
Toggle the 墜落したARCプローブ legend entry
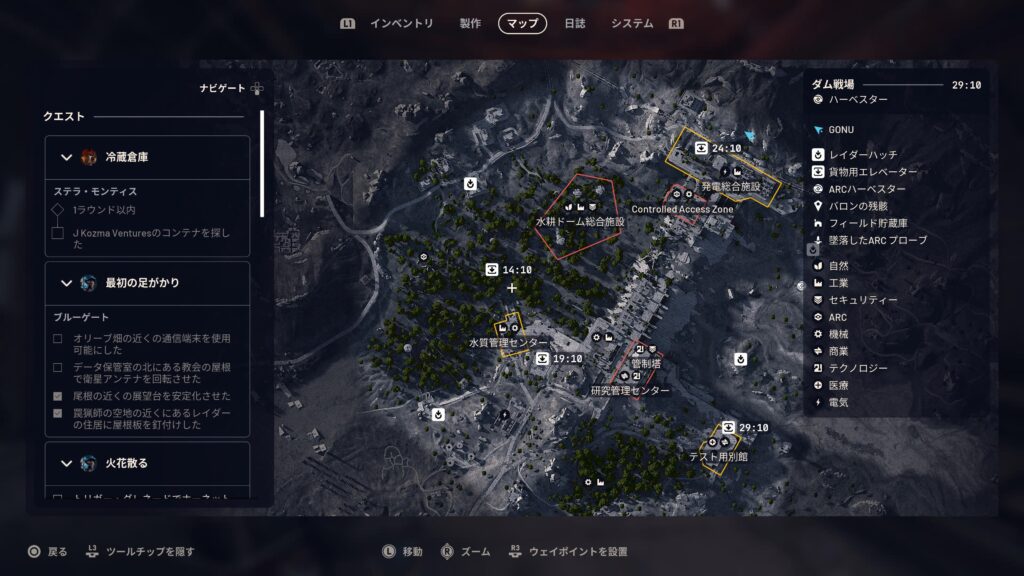tap(877, 240)
